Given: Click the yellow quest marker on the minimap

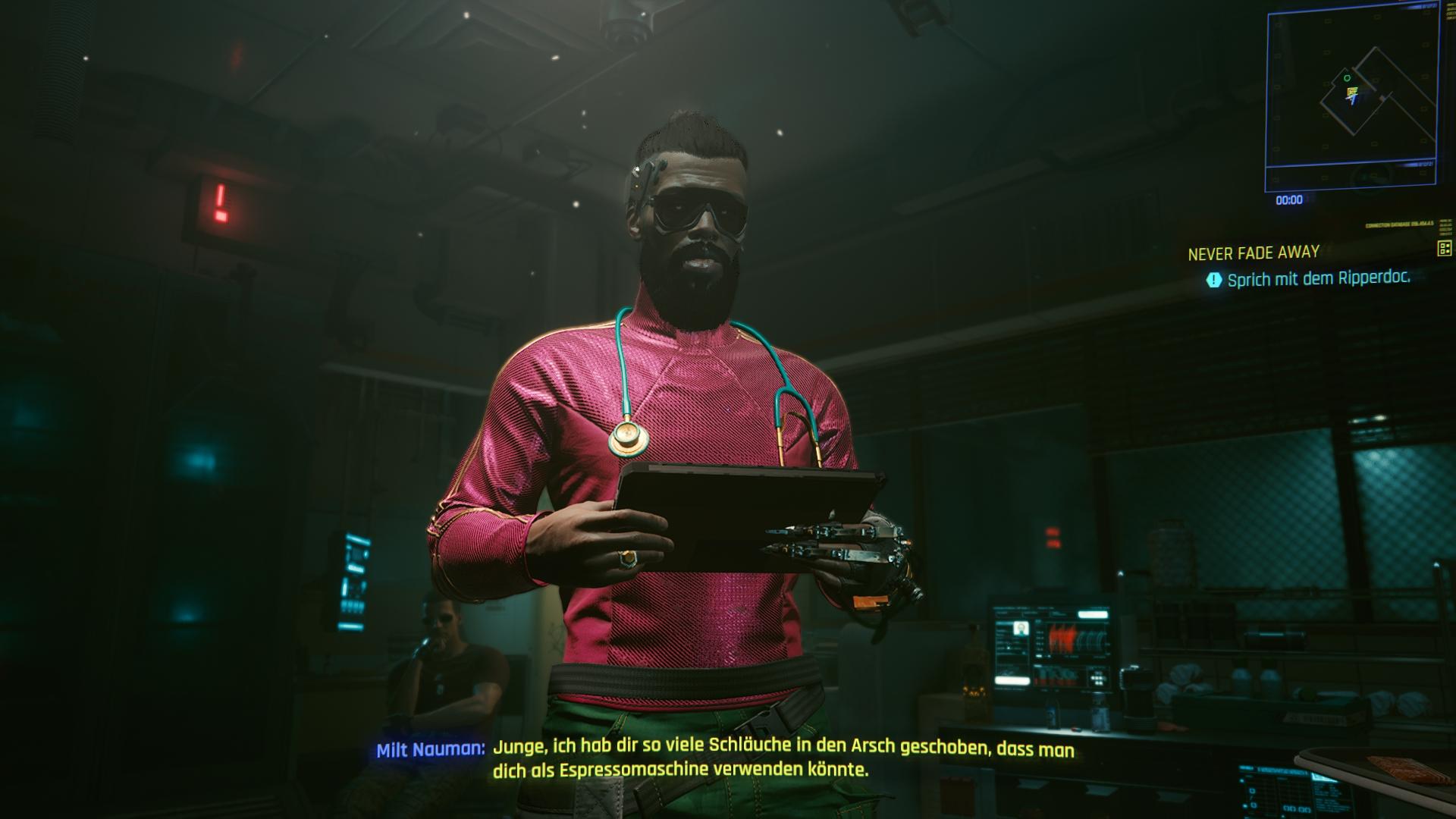Looking at the screenshot, I should point(1351,91).
